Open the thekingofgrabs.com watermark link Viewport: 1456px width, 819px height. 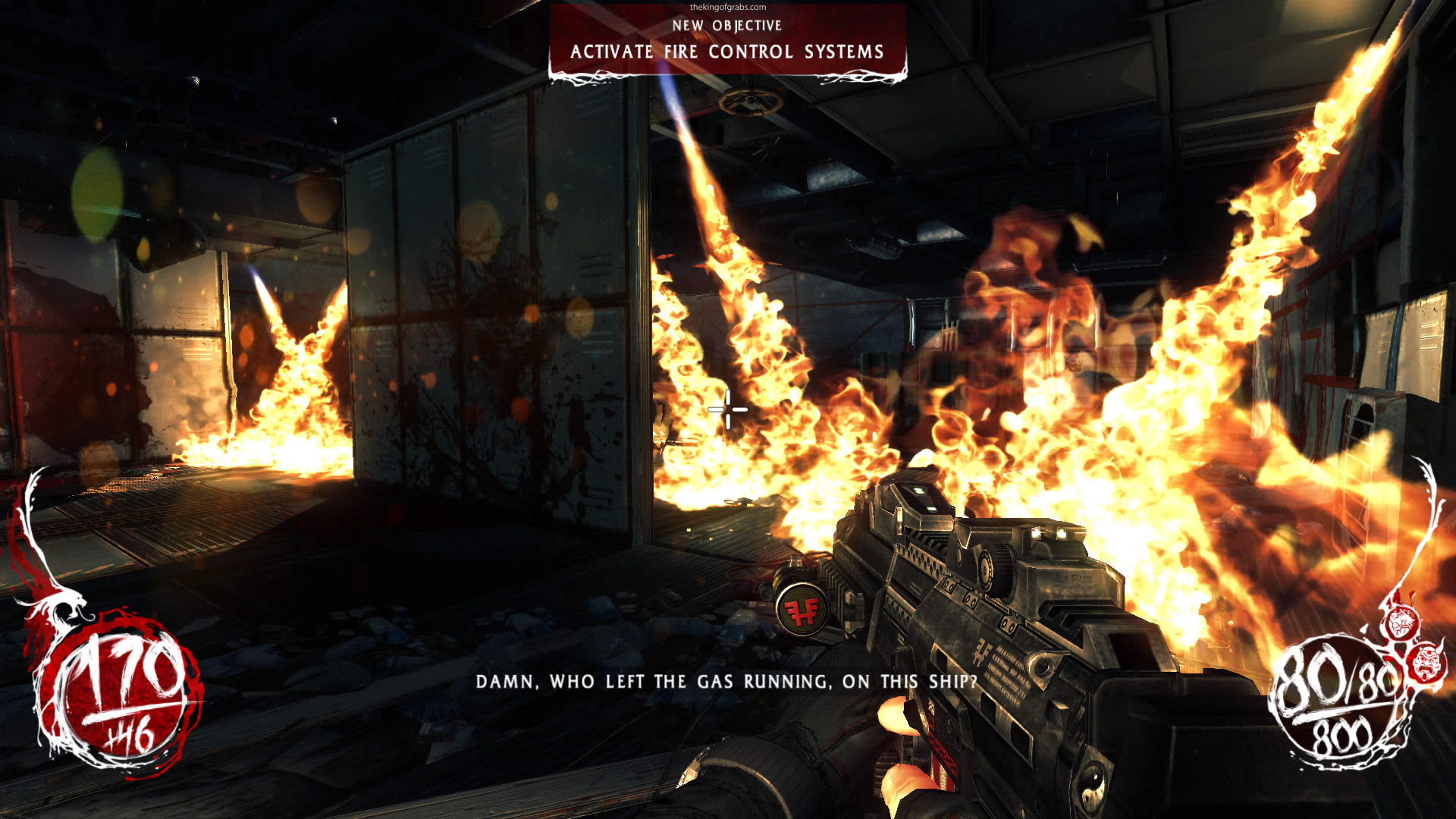pos(727,7)
